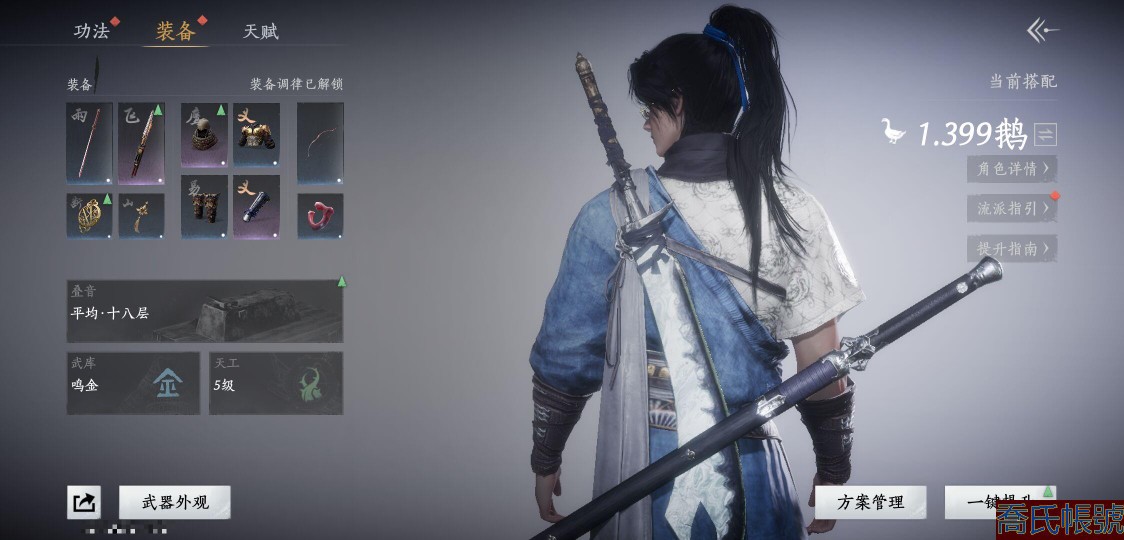
Task: Click the share export icon
Action: [84, 502]
